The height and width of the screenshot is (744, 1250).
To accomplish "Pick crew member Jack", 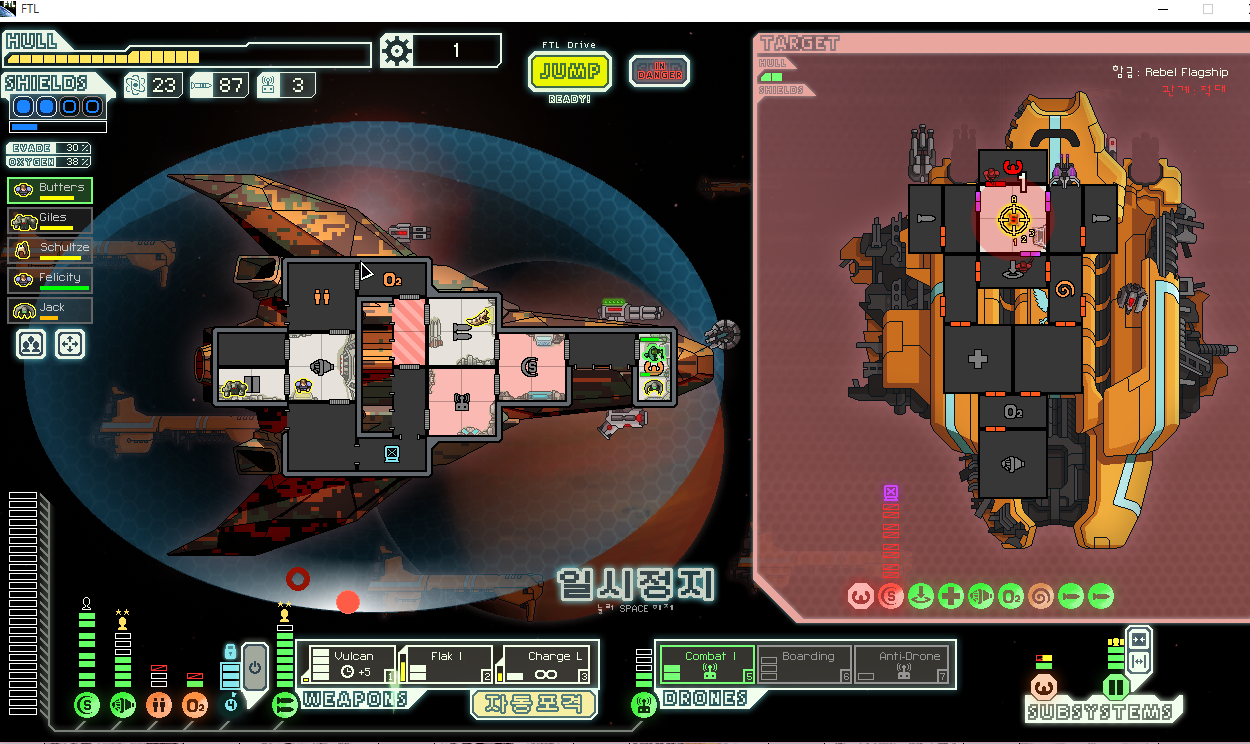I will click(50, 310).
